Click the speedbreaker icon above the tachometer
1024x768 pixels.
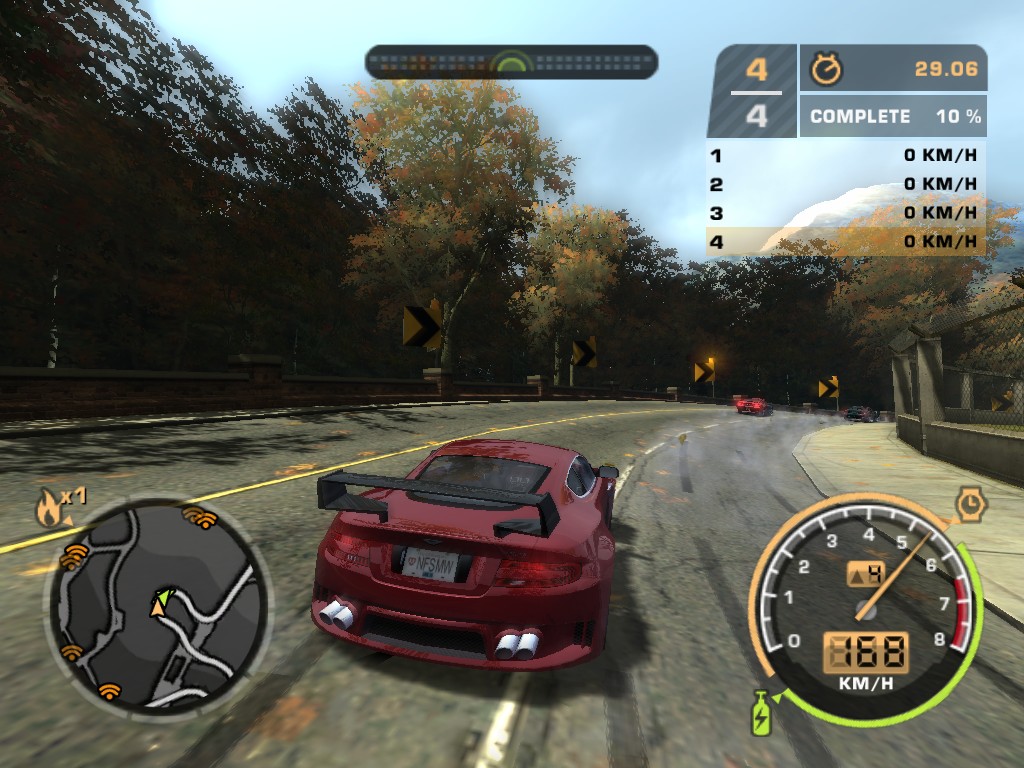click(x=970, y=503)
